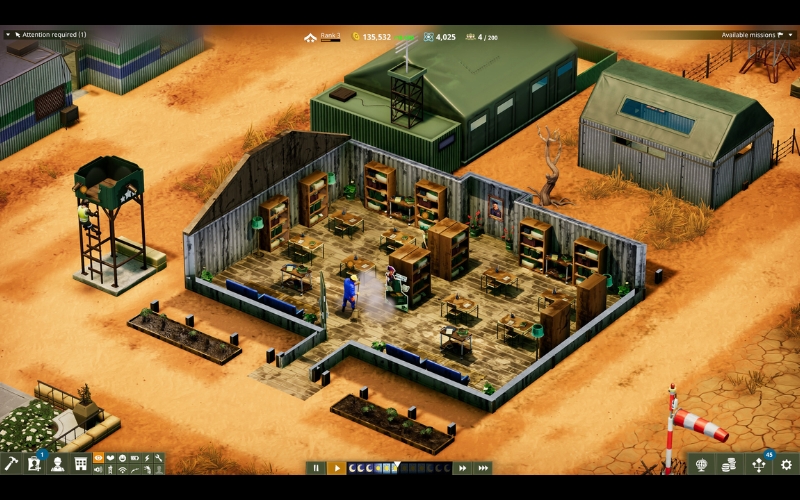The width and height of the screenshot is (800, 500).
Task: Pause the game simulation
Action: pos(316,467)
